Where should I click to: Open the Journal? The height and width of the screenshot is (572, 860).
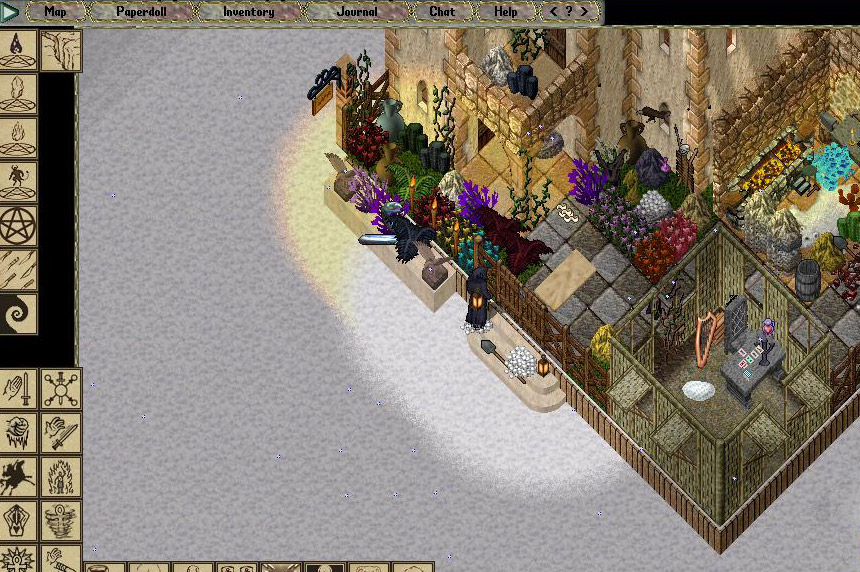pyautogui.click(x=356, y=12)
